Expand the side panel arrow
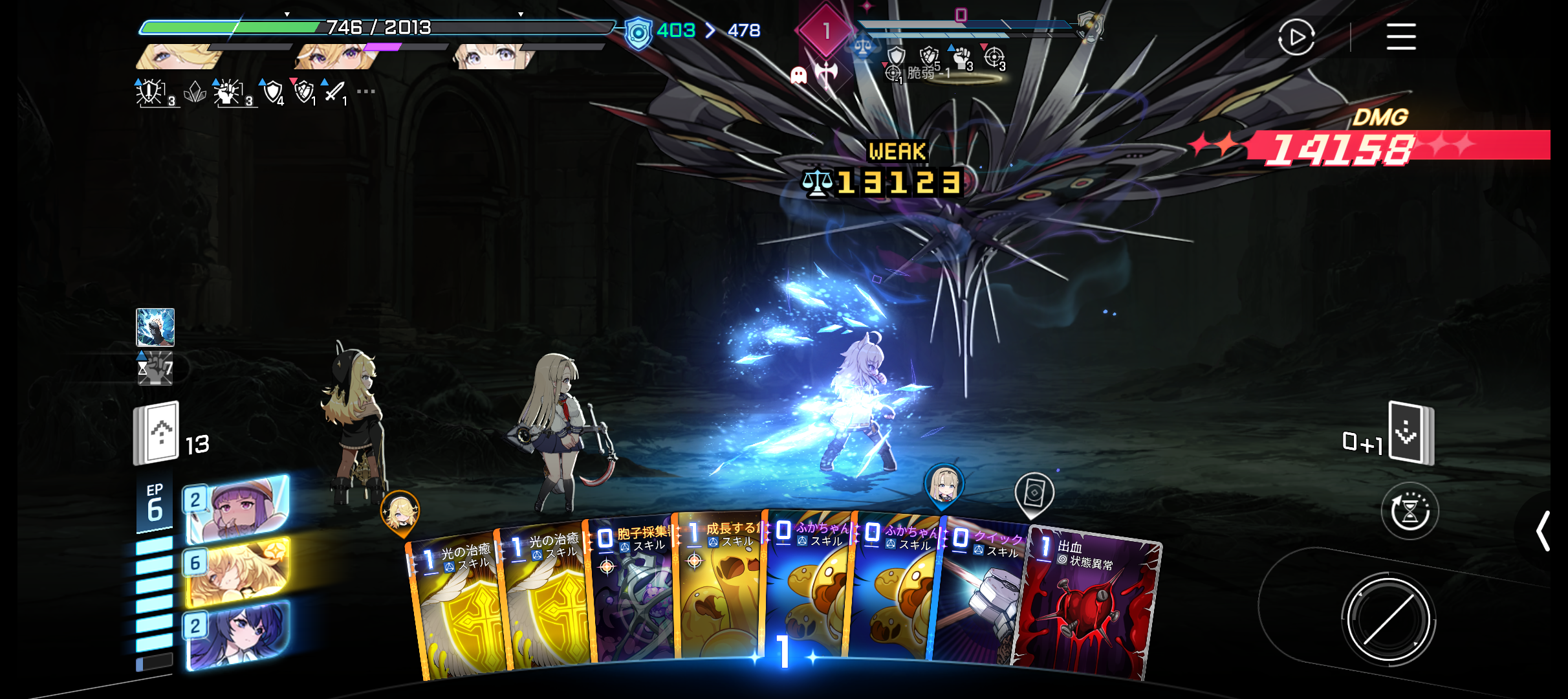Image resolution: width=1568 pixels, height=699 pixels. 1543,531
